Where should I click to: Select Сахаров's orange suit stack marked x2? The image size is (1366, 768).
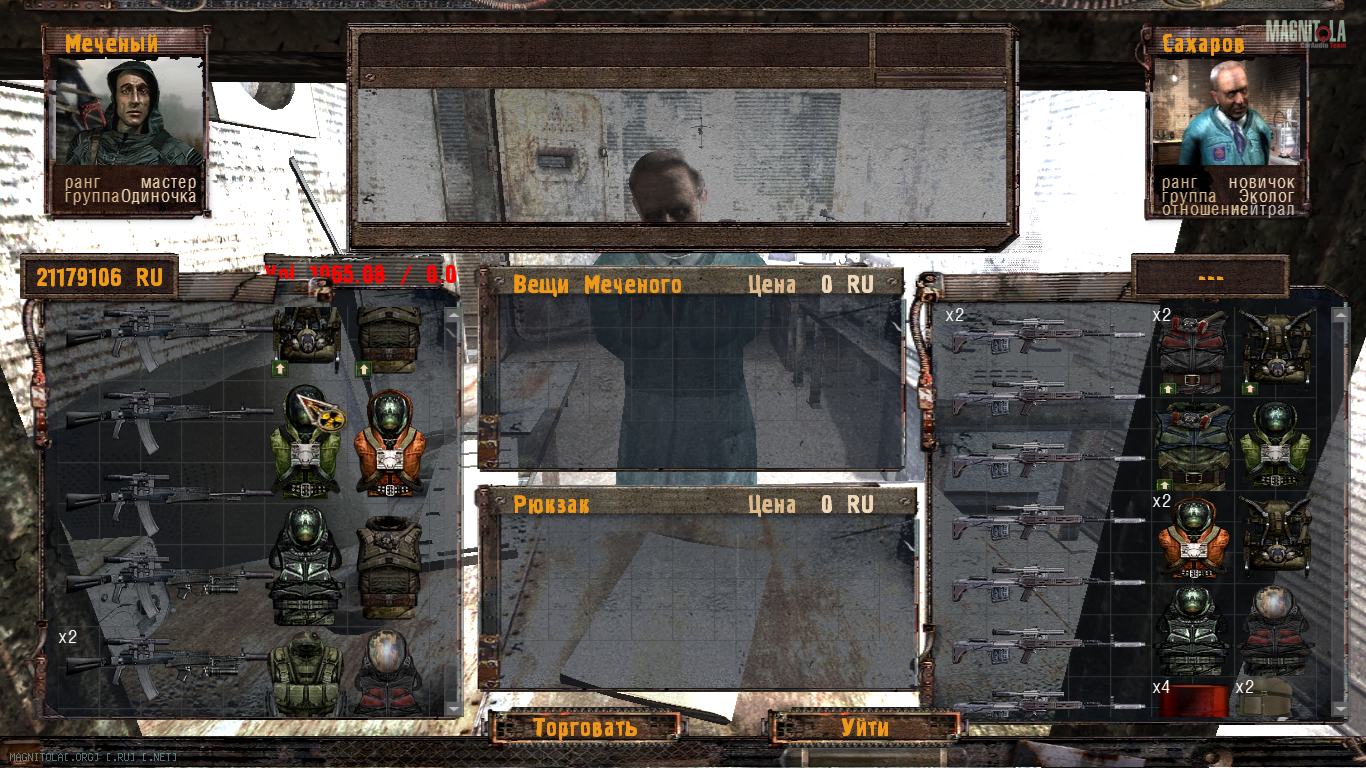tap(1193, 538)
